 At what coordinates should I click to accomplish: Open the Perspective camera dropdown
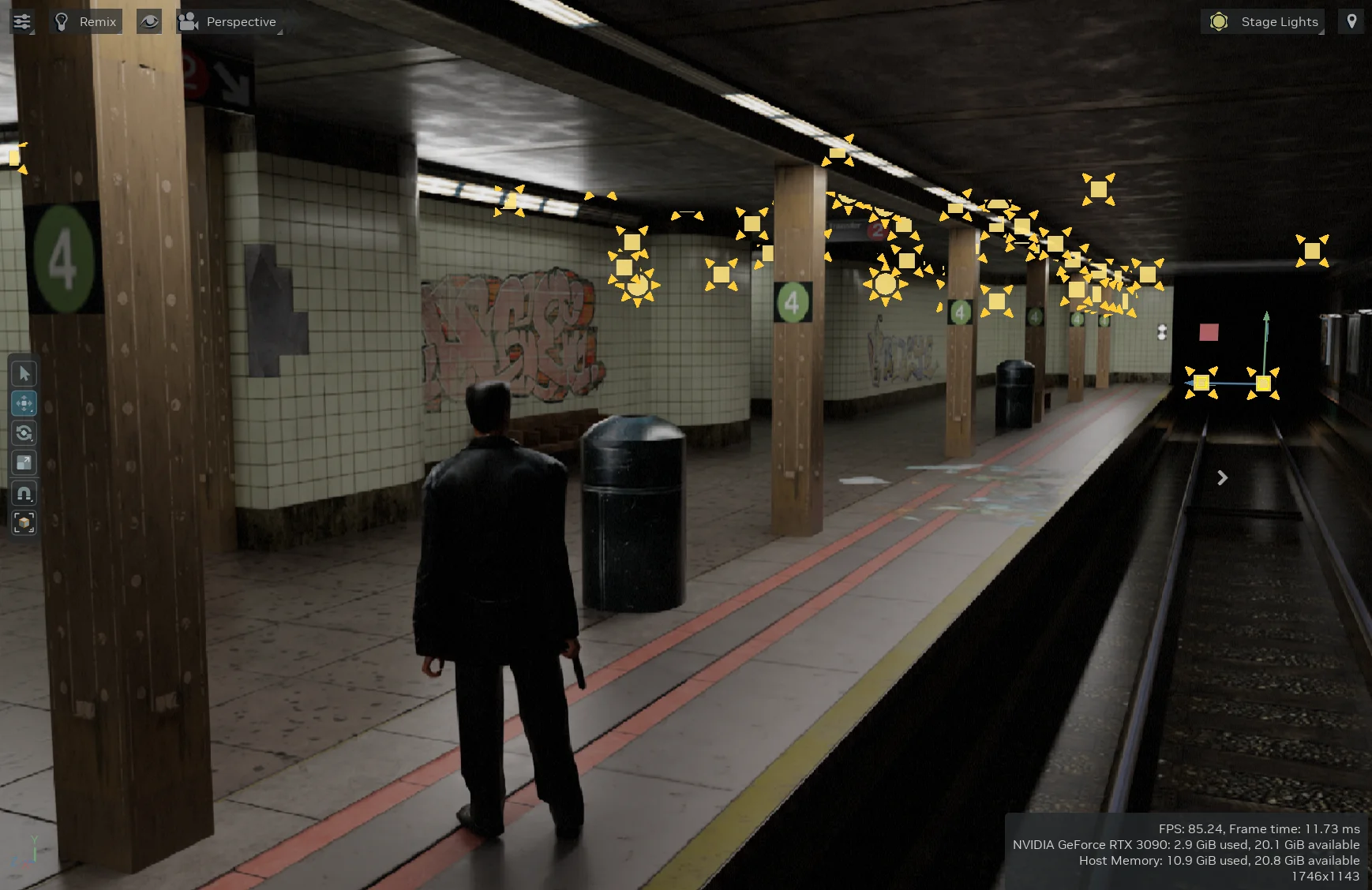pos(229,21)
